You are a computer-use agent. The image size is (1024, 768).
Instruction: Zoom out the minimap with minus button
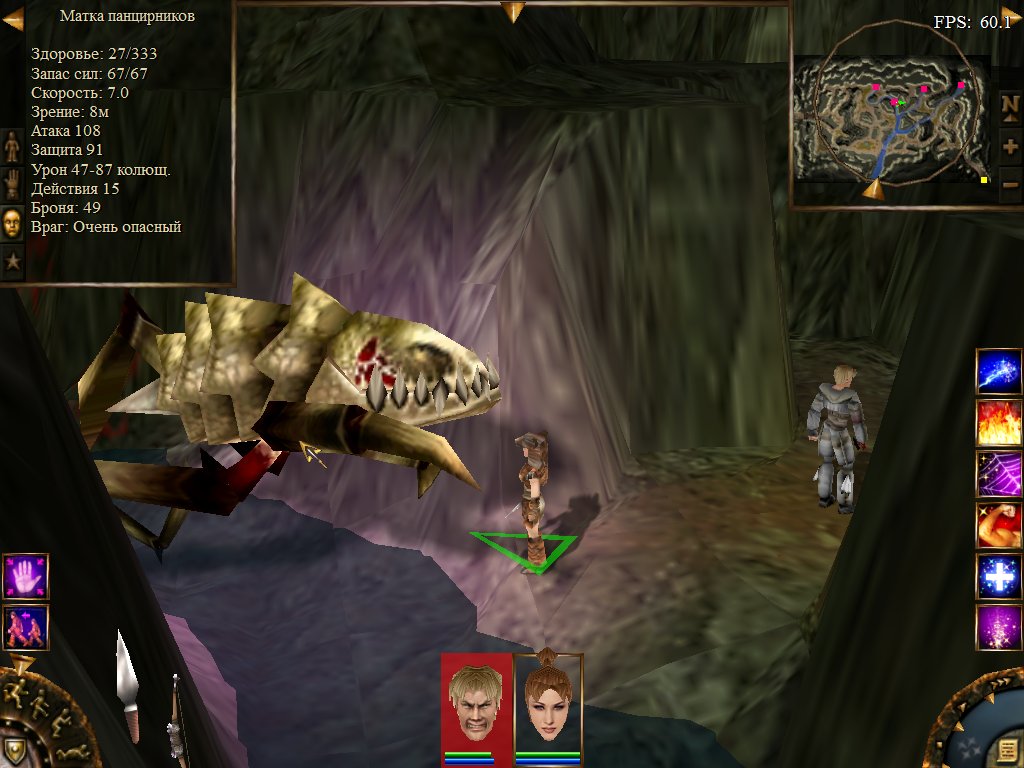click(1010, 184)
